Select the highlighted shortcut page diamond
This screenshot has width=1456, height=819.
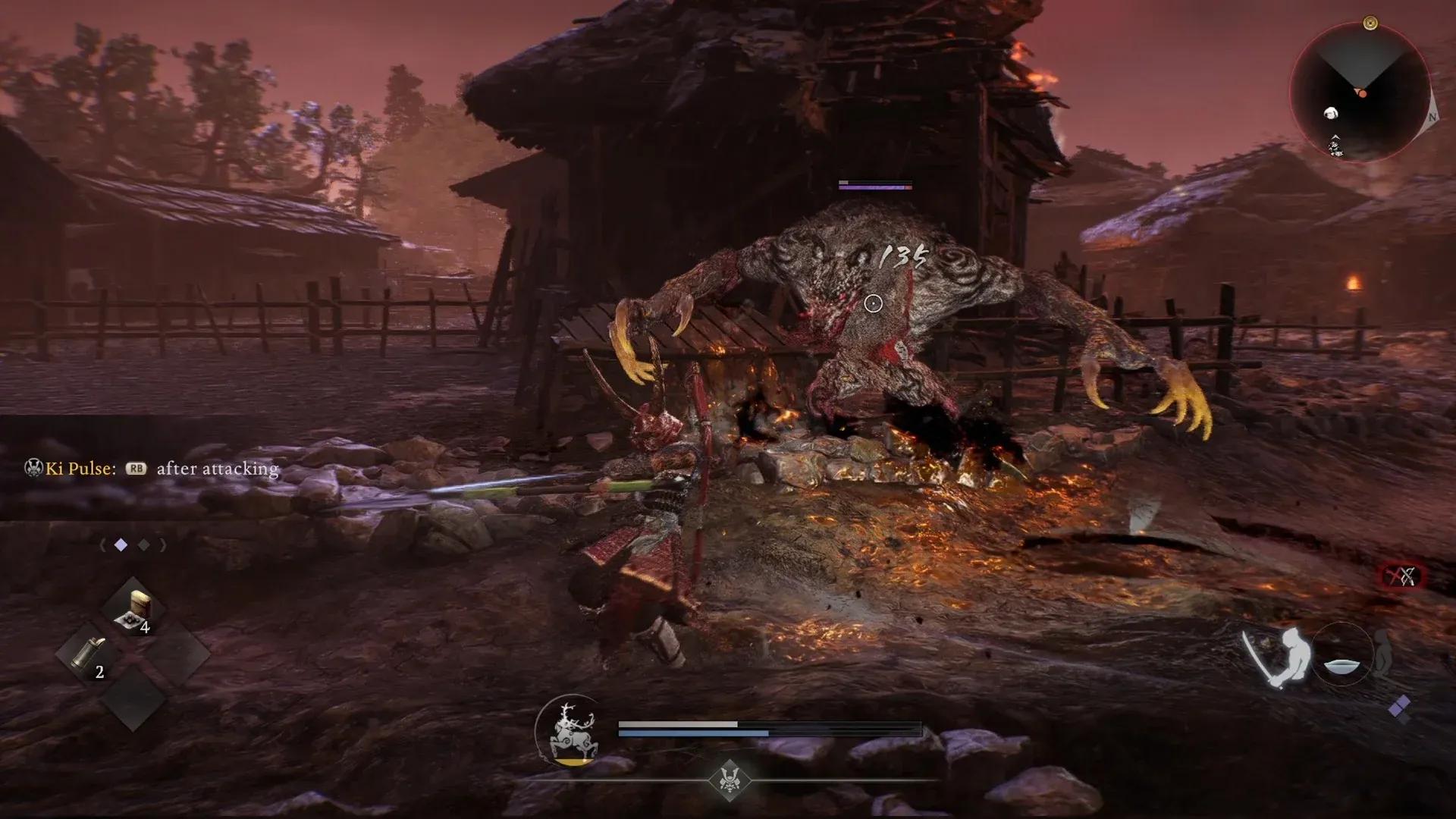(x=121, y=545)
